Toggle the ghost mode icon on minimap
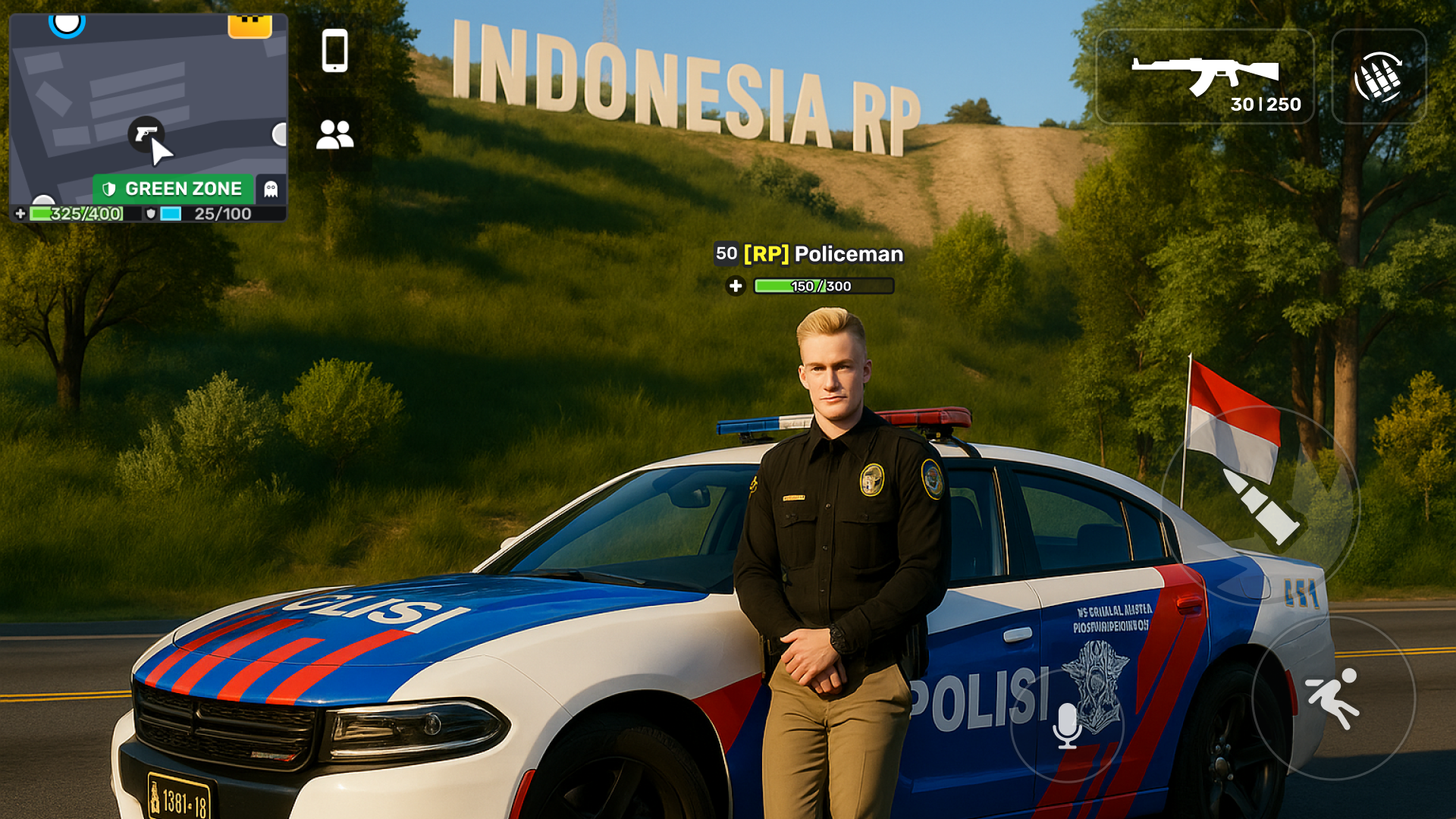Viewport: 1456px width, 819px height. [271, 188]
